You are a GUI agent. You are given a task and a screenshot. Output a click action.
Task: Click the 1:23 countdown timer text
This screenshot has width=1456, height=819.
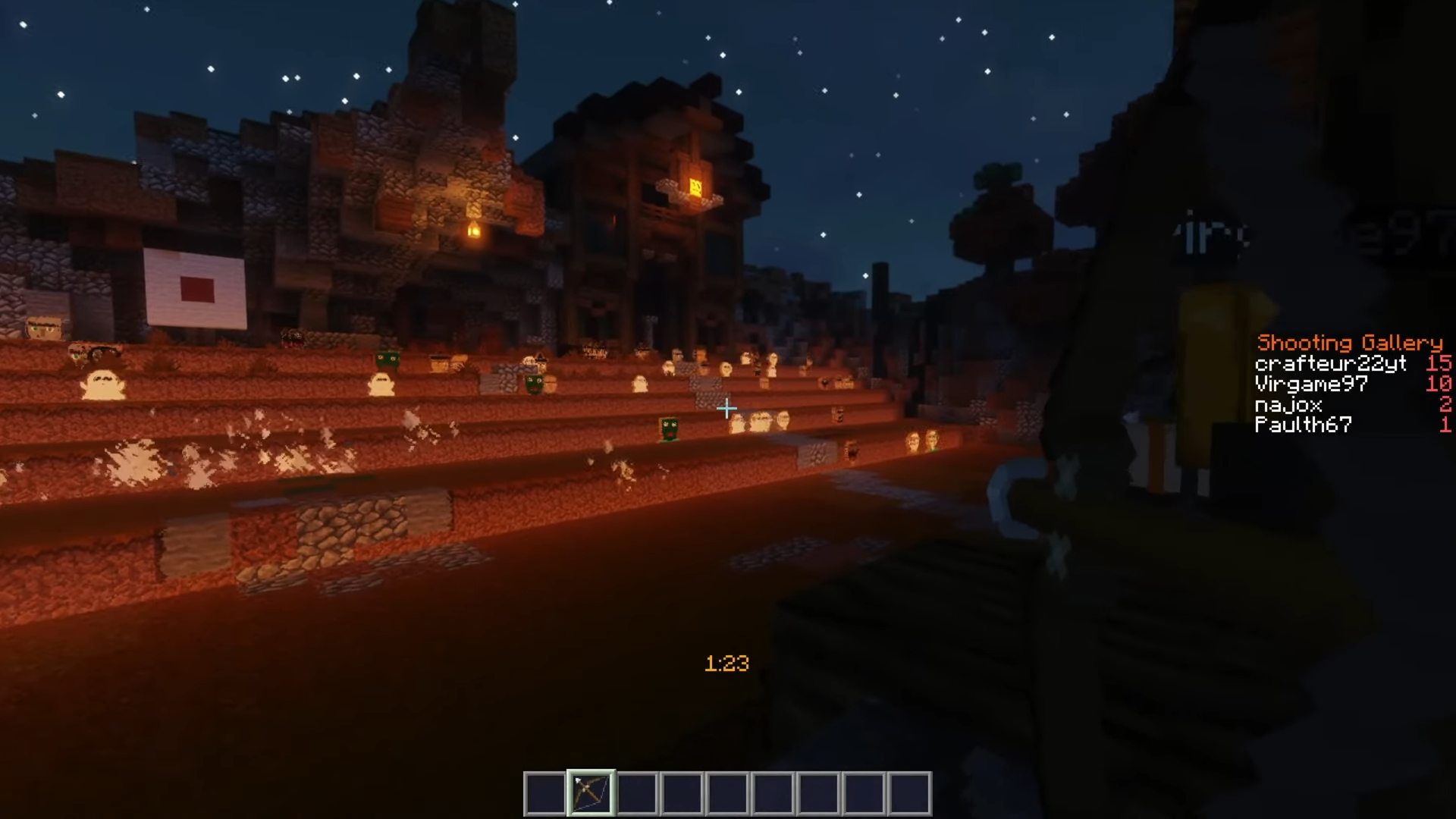726,662
